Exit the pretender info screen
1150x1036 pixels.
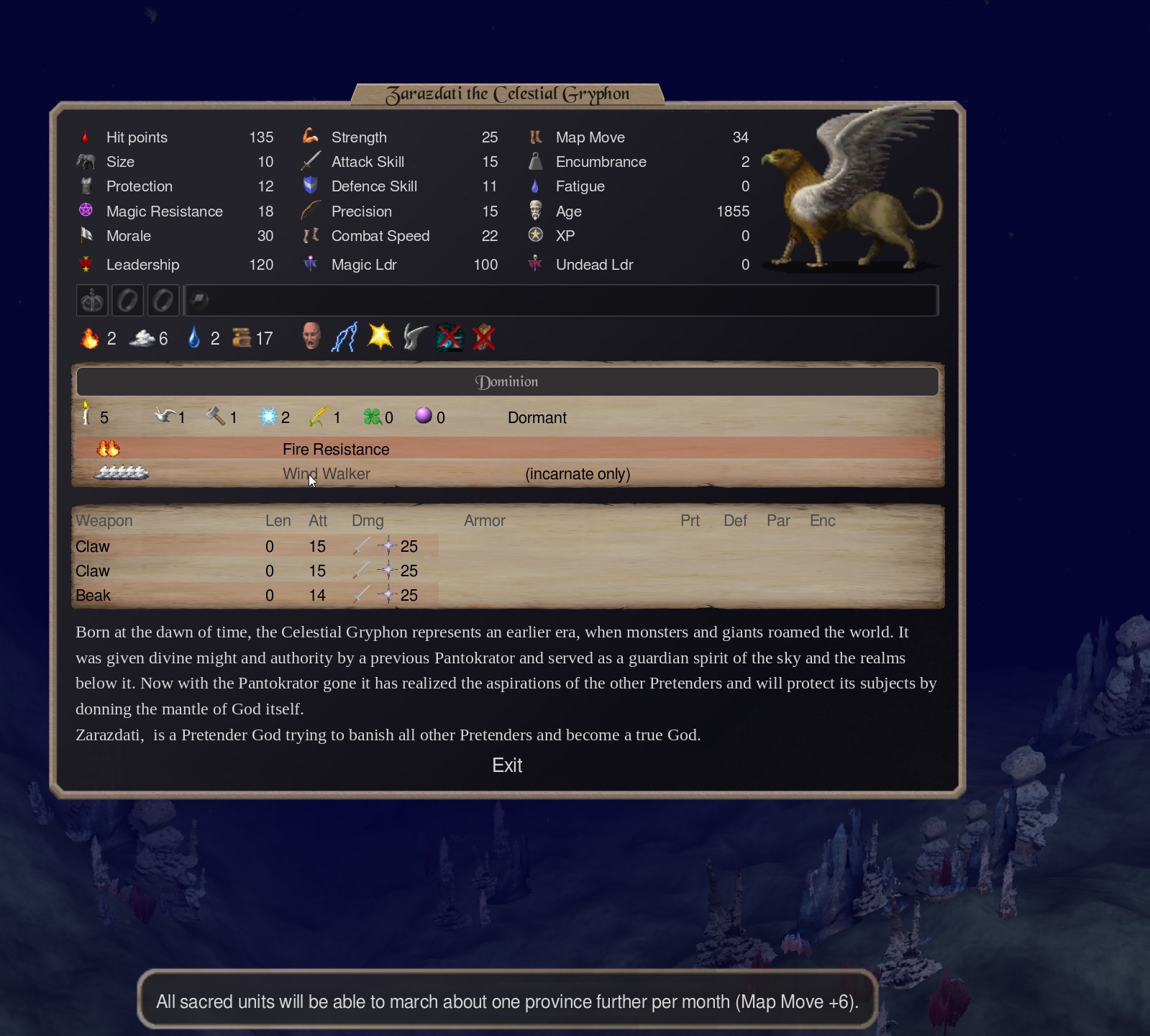pos(507,765)
